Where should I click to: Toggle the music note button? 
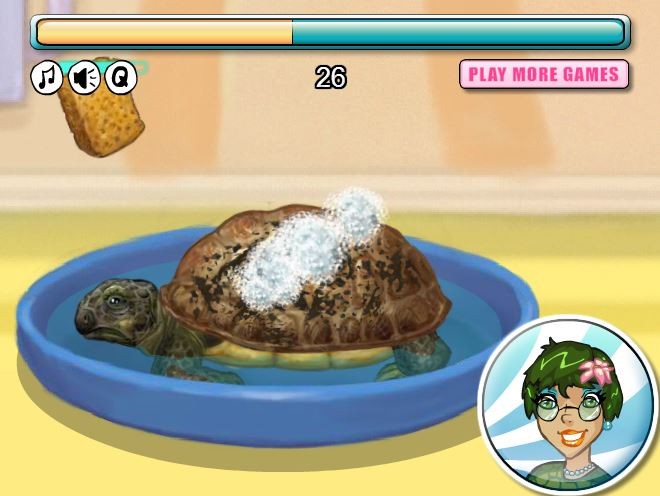(46, 77)
